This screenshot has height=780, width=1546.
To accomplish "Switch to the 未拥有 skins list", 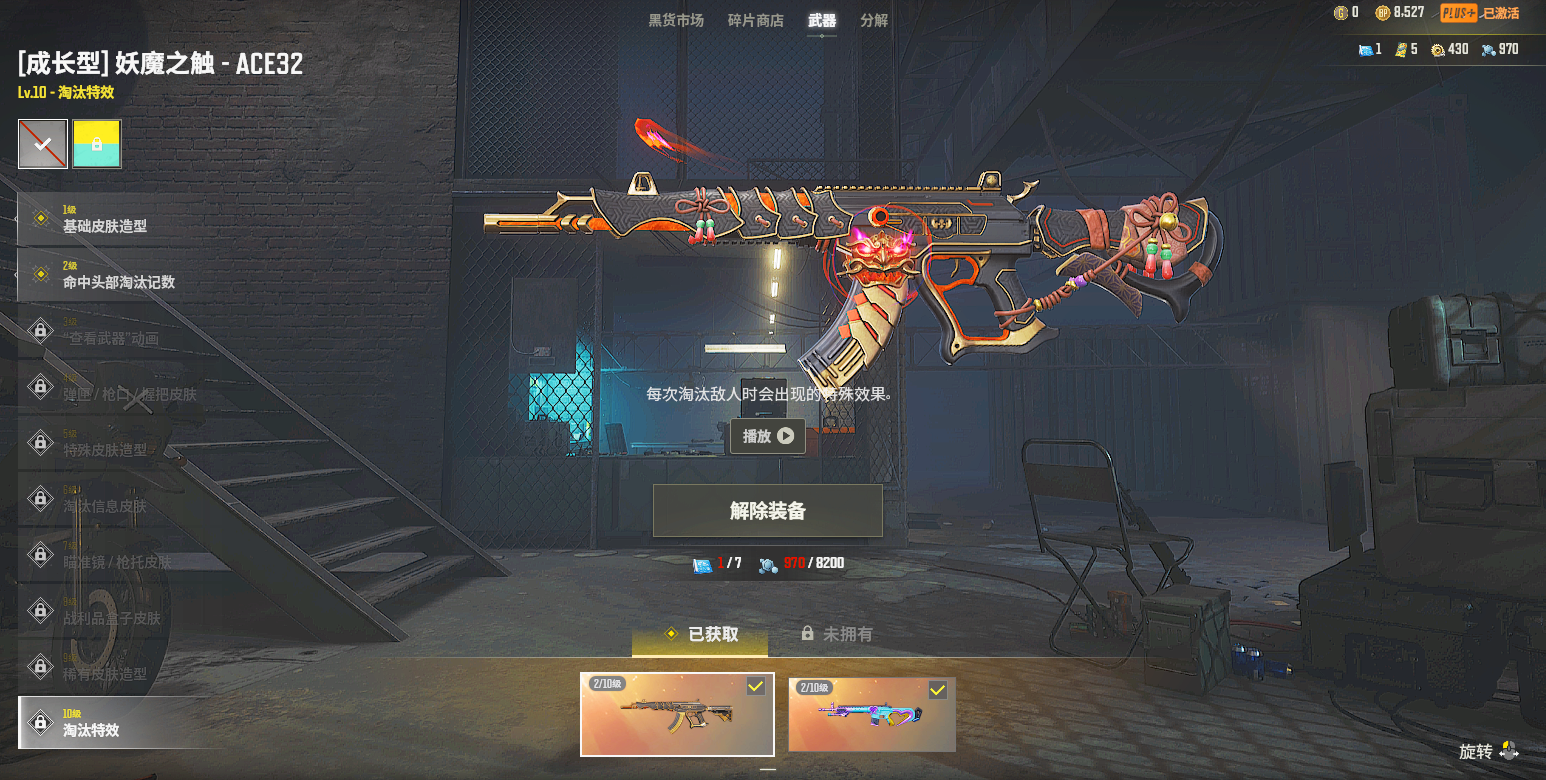I will pos(837,634).
